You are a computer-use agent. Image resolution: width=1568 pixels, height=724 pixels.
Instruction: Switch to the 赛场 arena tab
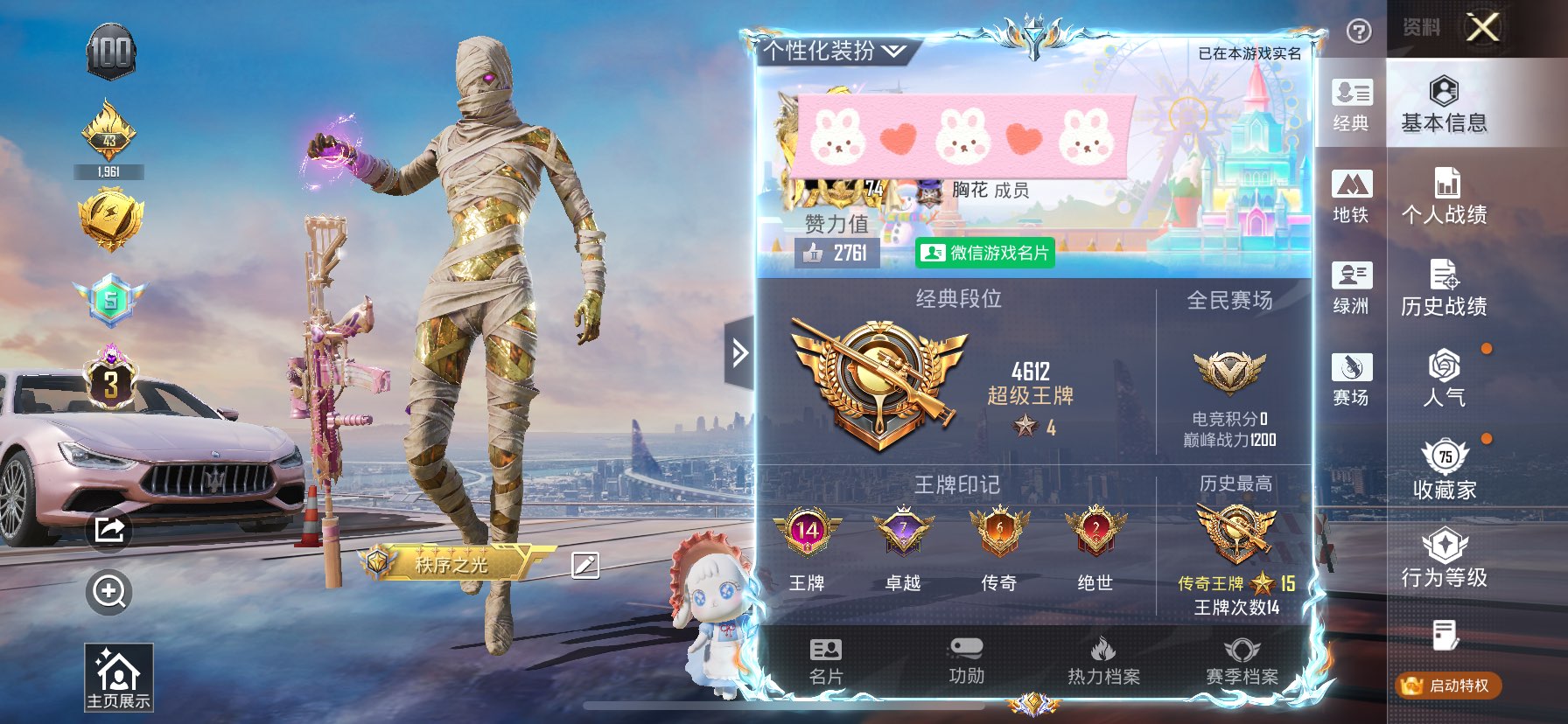[1351, 379]
